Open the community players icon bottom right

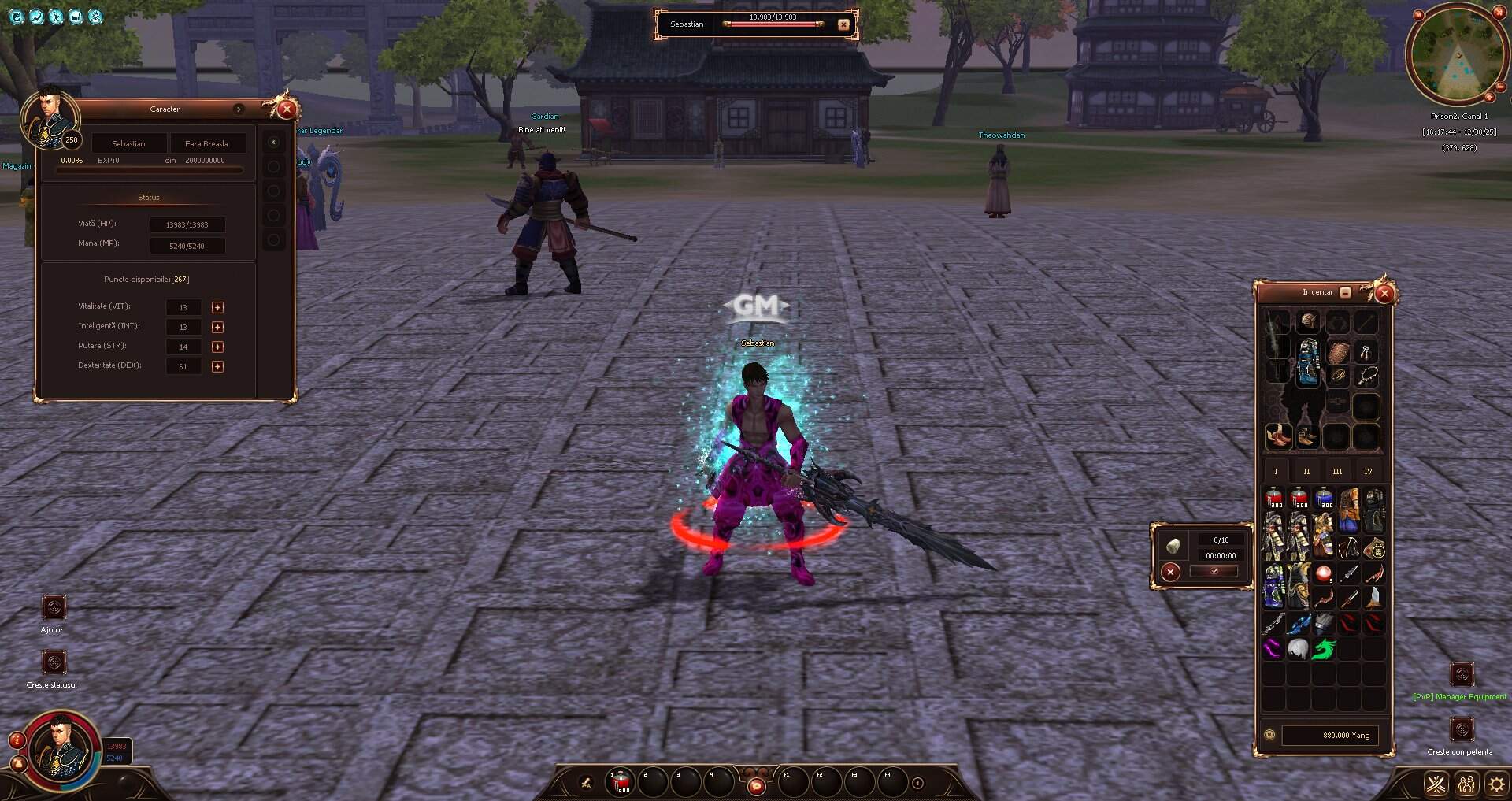[x=1466, y=784]
